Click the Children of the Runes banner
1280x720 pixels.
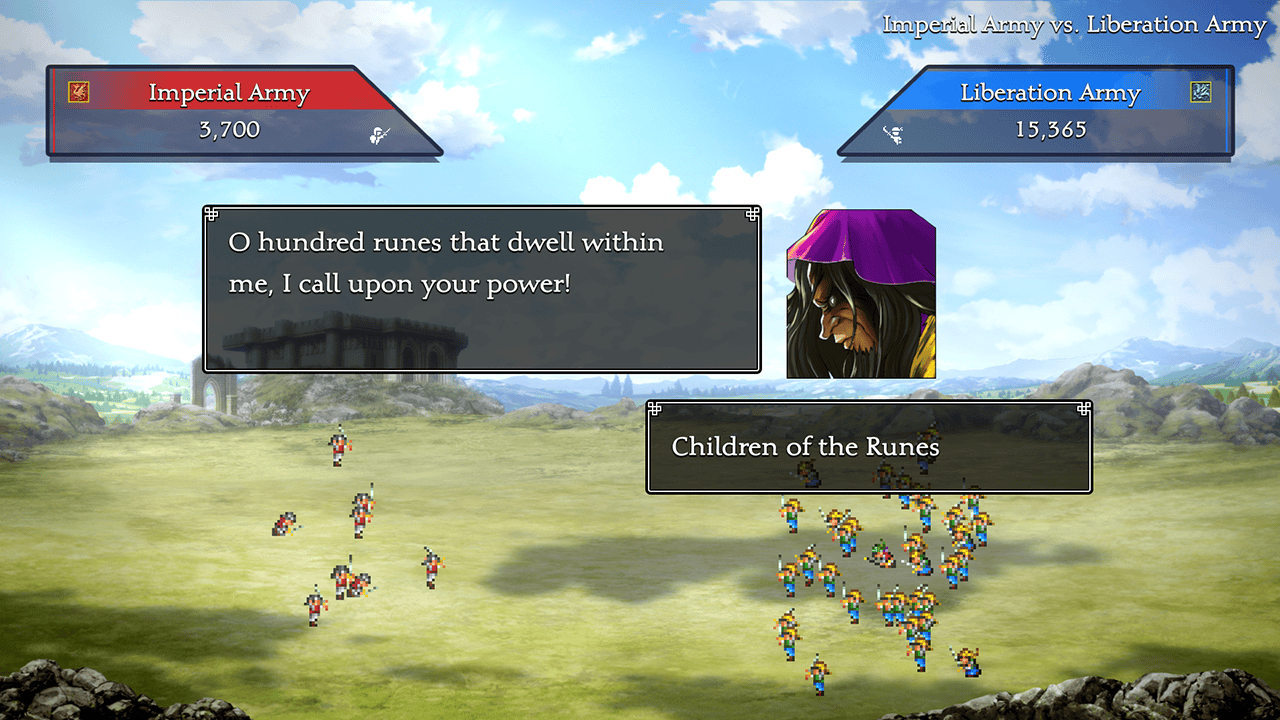[x=868, y=447]
